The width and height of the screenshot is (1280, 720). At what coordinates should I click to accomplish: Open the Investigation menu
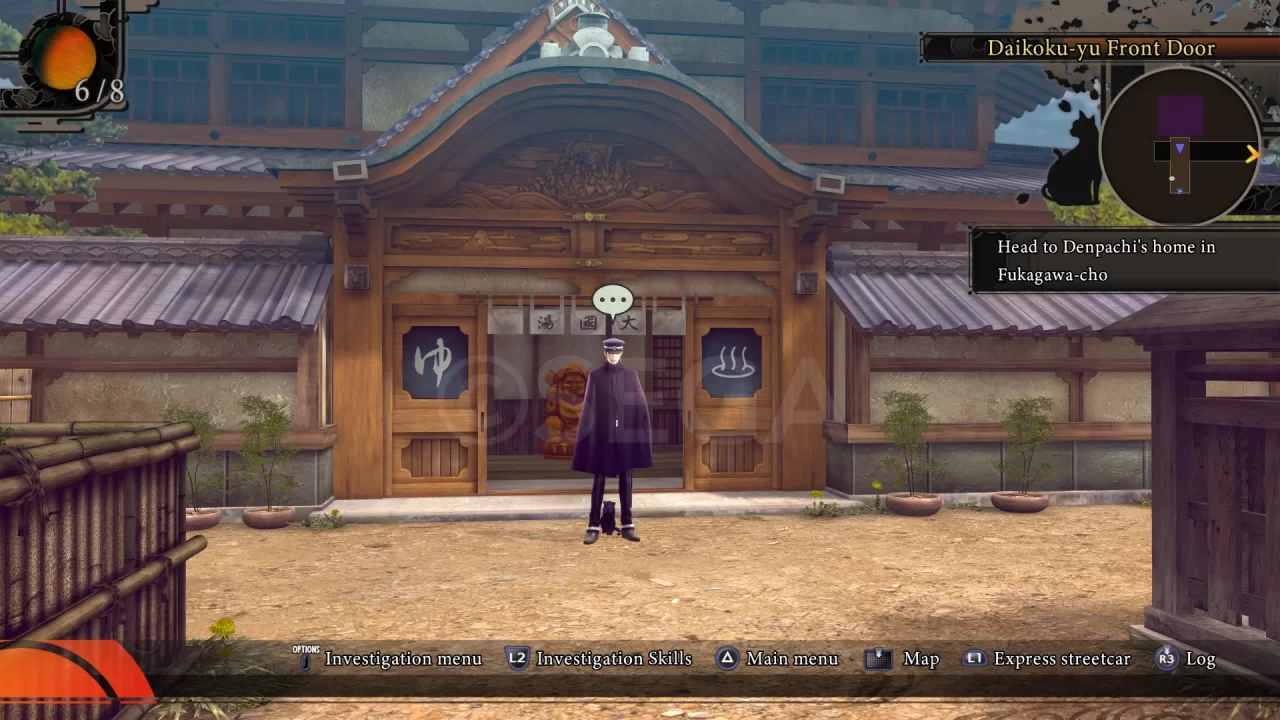404,659
